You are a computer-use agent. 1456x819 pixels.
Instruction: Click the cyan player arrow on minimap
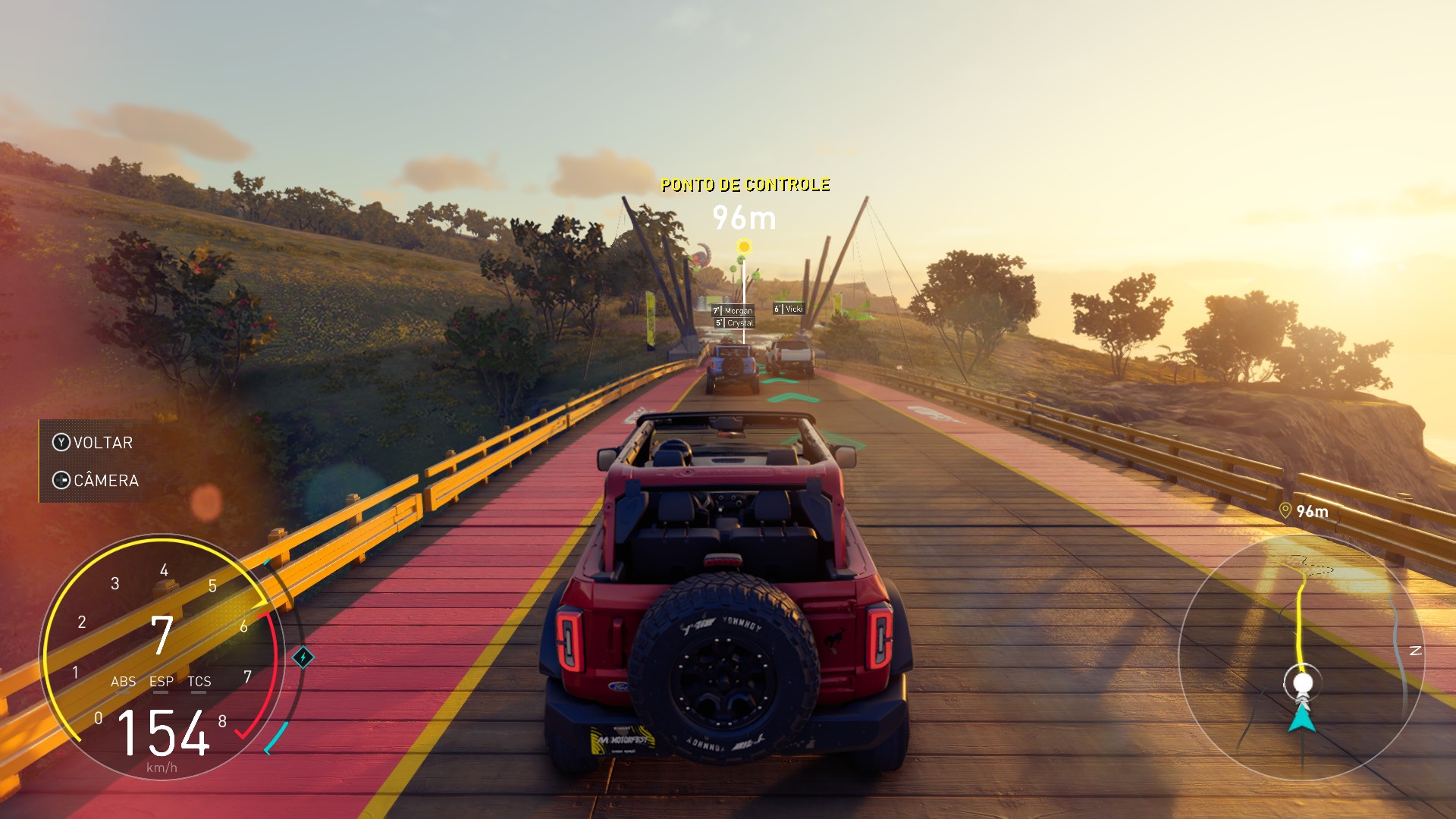click(x=1302, y=717)
